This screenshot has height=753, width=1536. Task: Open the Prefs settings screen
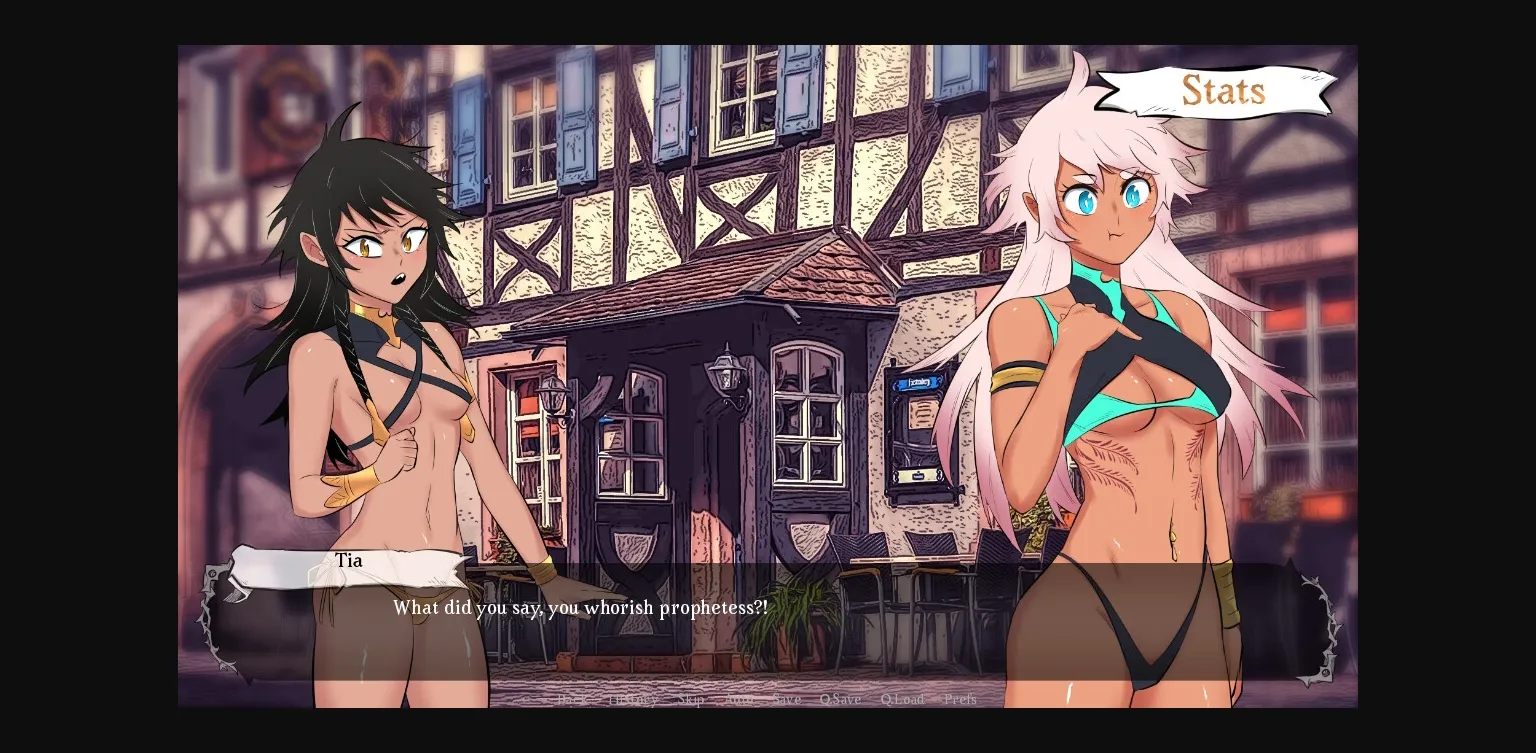[x=959, y=699]
